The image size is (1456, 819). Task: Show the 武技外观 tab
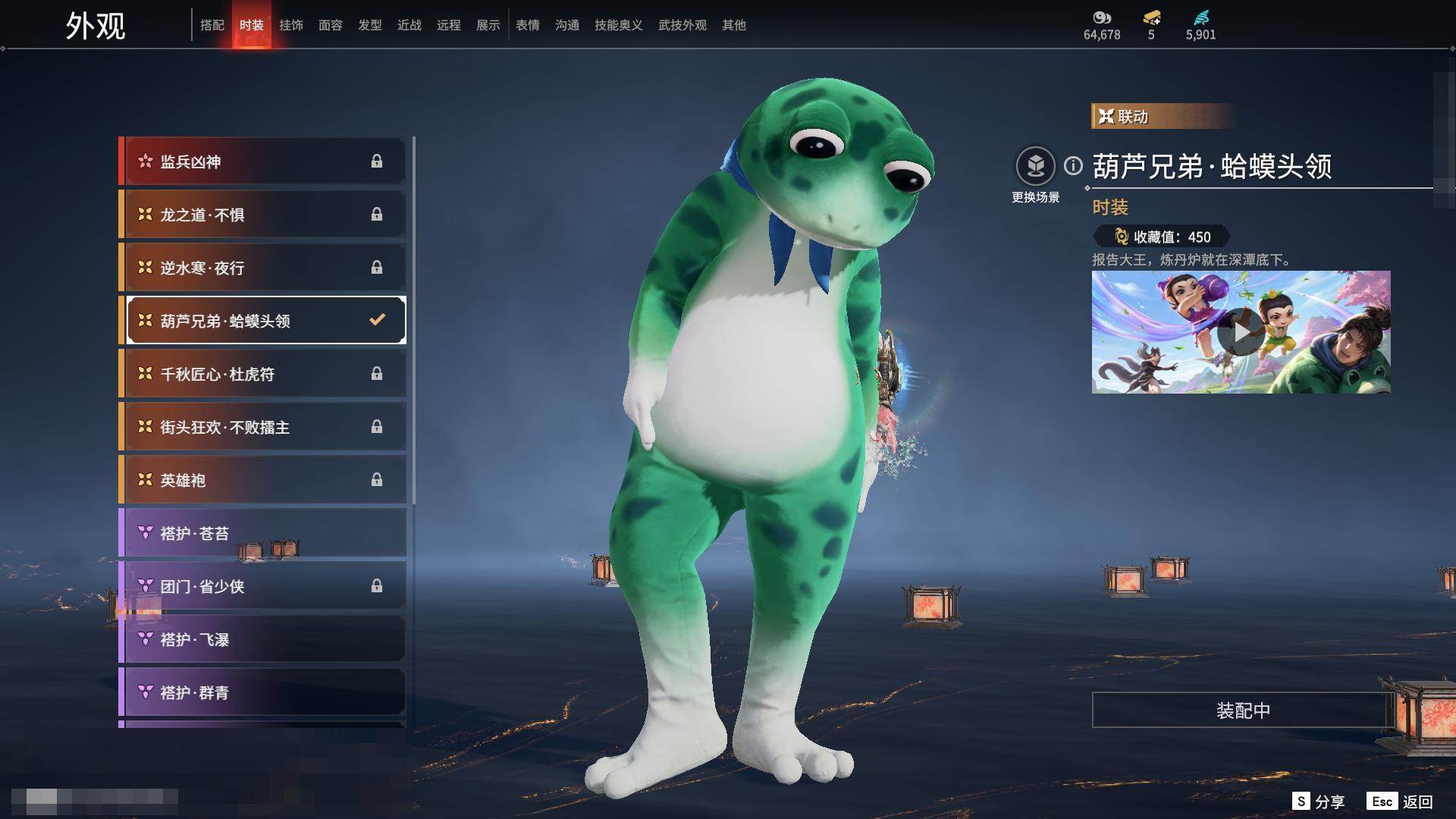tap(682, 25)
